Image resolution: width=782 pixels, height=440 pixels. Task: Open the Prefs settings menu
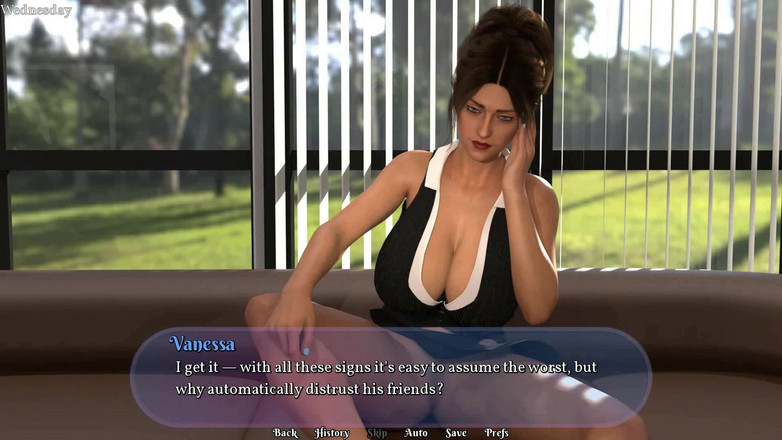(497, 433)
